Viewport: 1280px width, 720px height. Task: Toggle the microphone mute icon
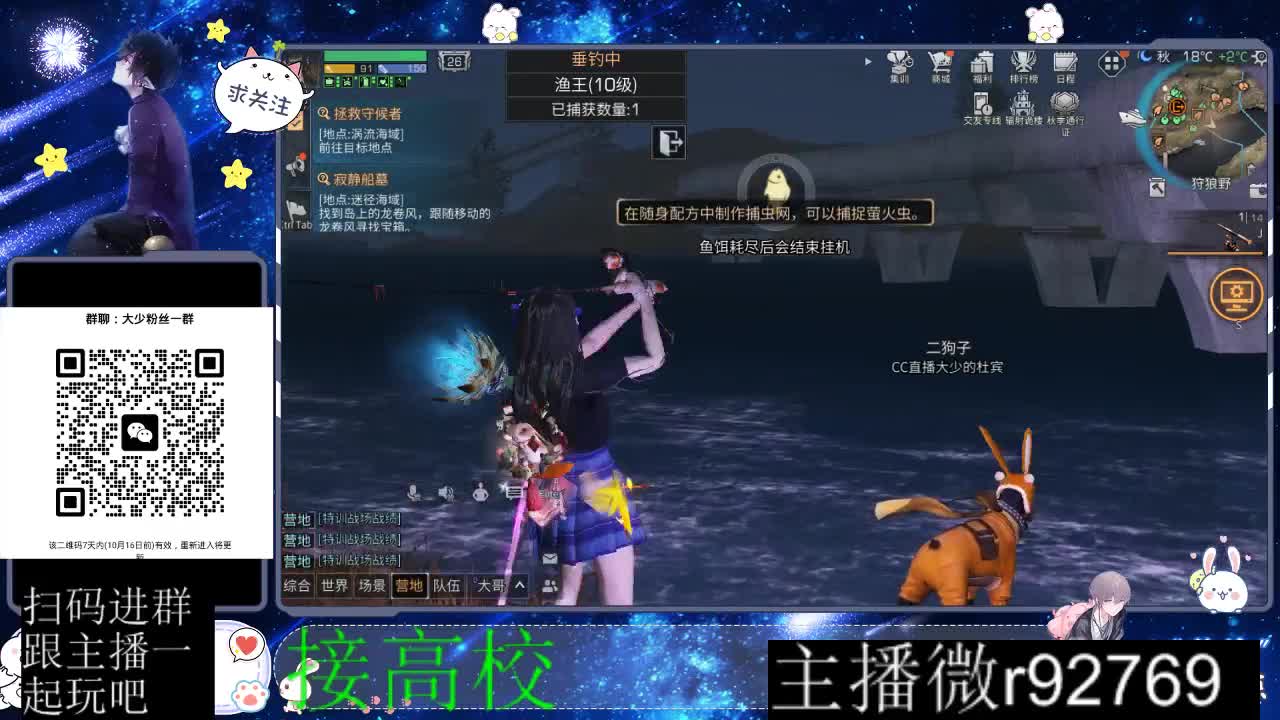pyautogui.click(x=412, y=490)
